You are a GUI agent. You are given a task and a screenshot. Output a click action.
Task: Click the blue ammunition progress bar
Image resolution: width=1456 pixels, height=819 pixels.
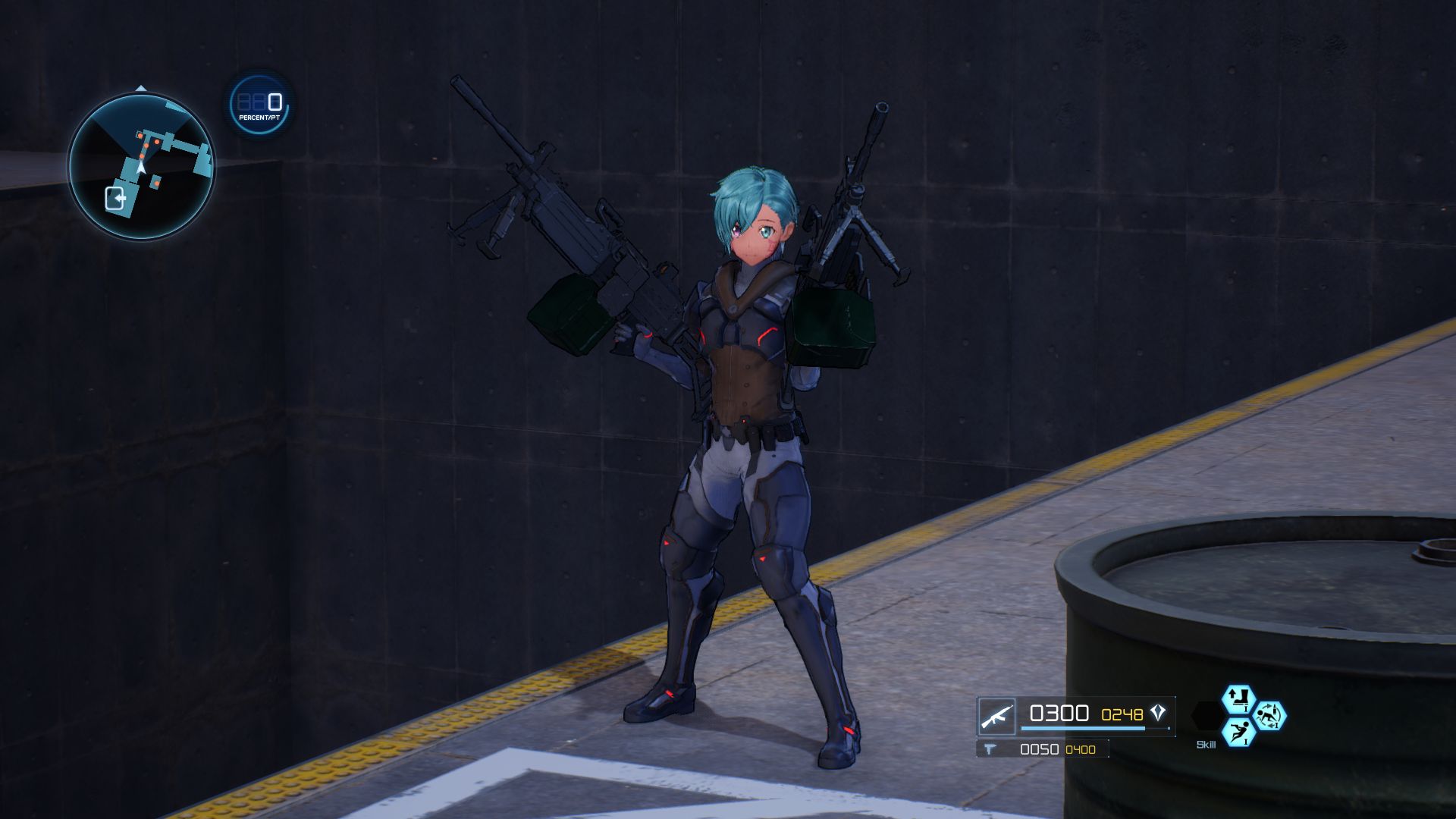tap(1083, 728)
